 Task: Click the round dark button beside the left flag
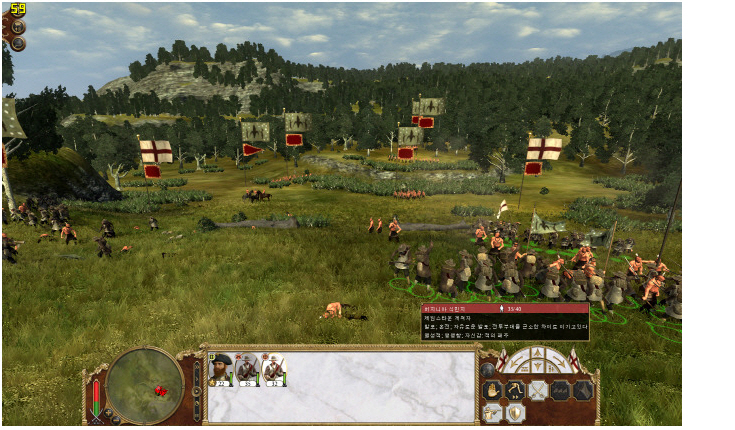(x=489, y=369)
